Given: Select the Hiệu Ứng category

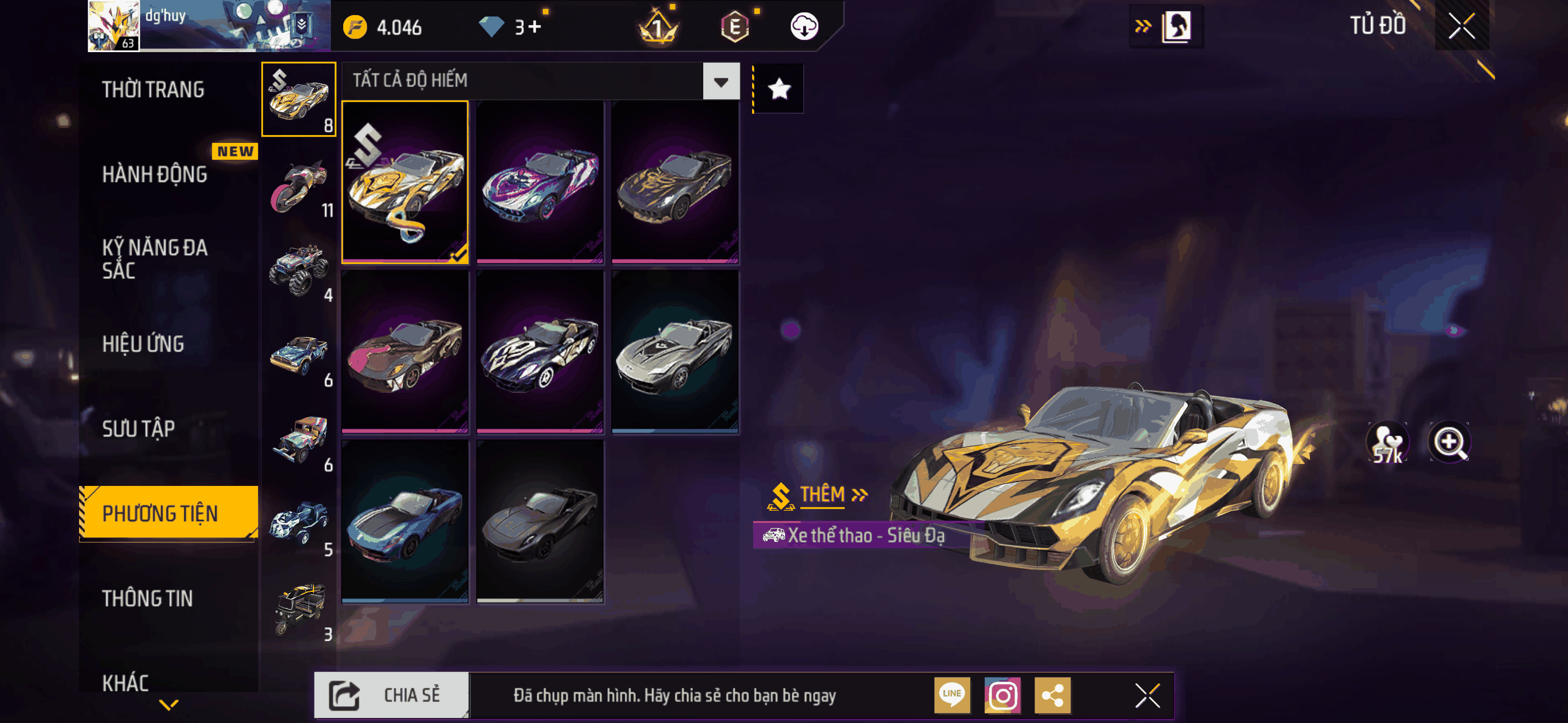Looking at the screenshot, I should coord(143,344).
